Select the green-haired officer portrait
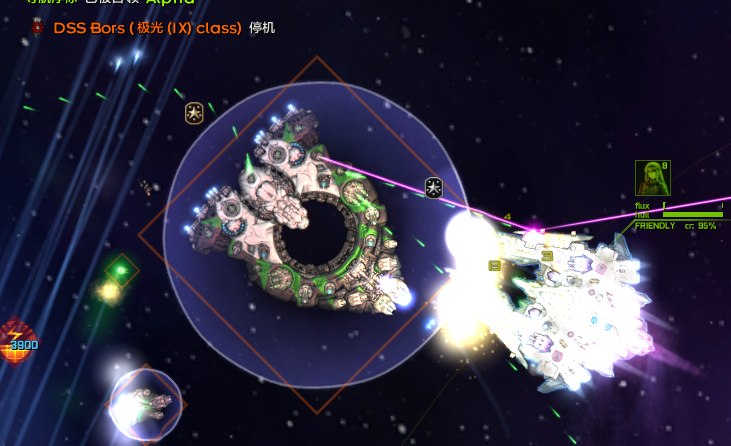 [x=652, y=178]
